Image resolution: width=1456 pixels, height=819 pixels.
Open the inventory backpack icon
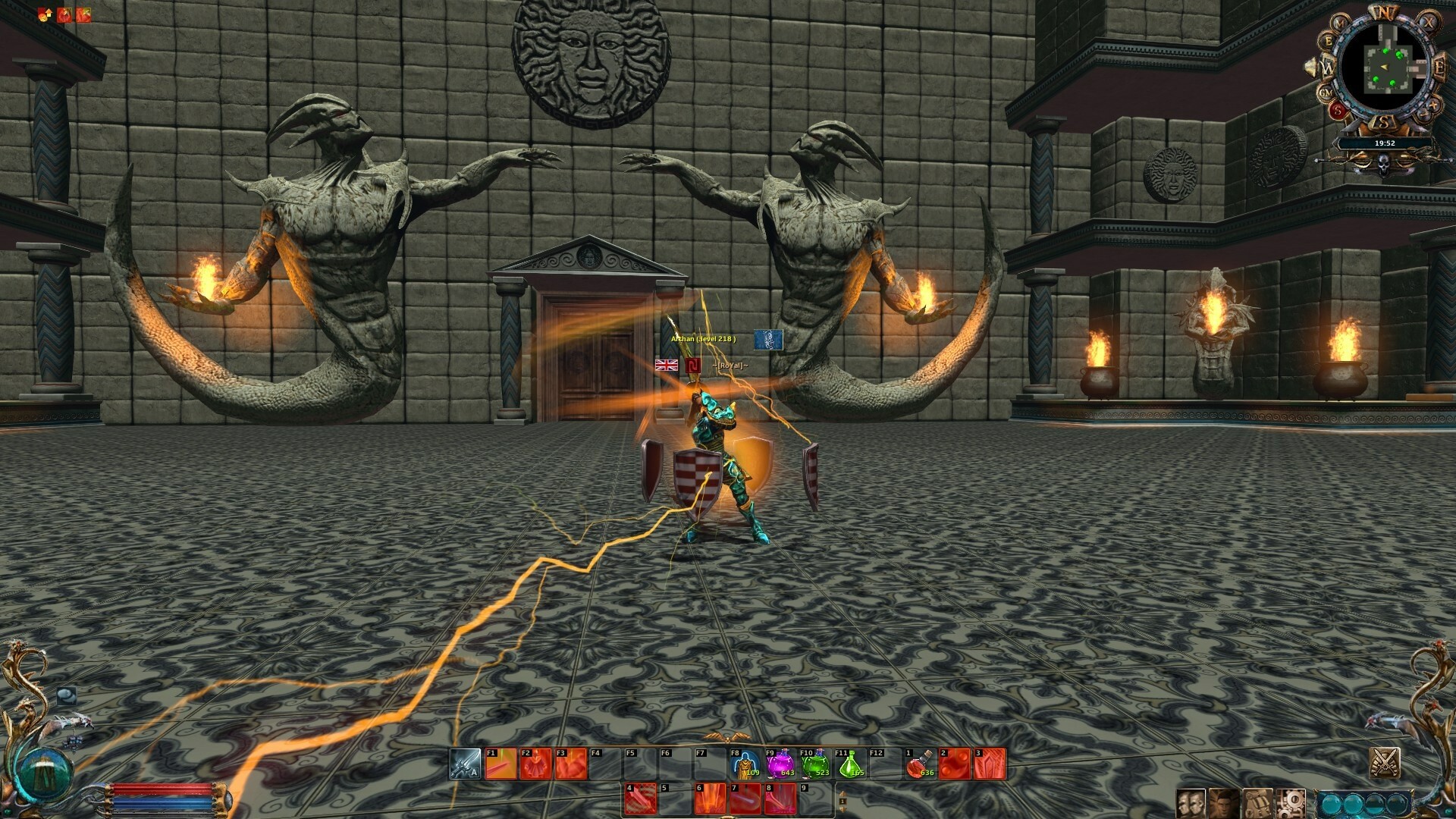1257,804
